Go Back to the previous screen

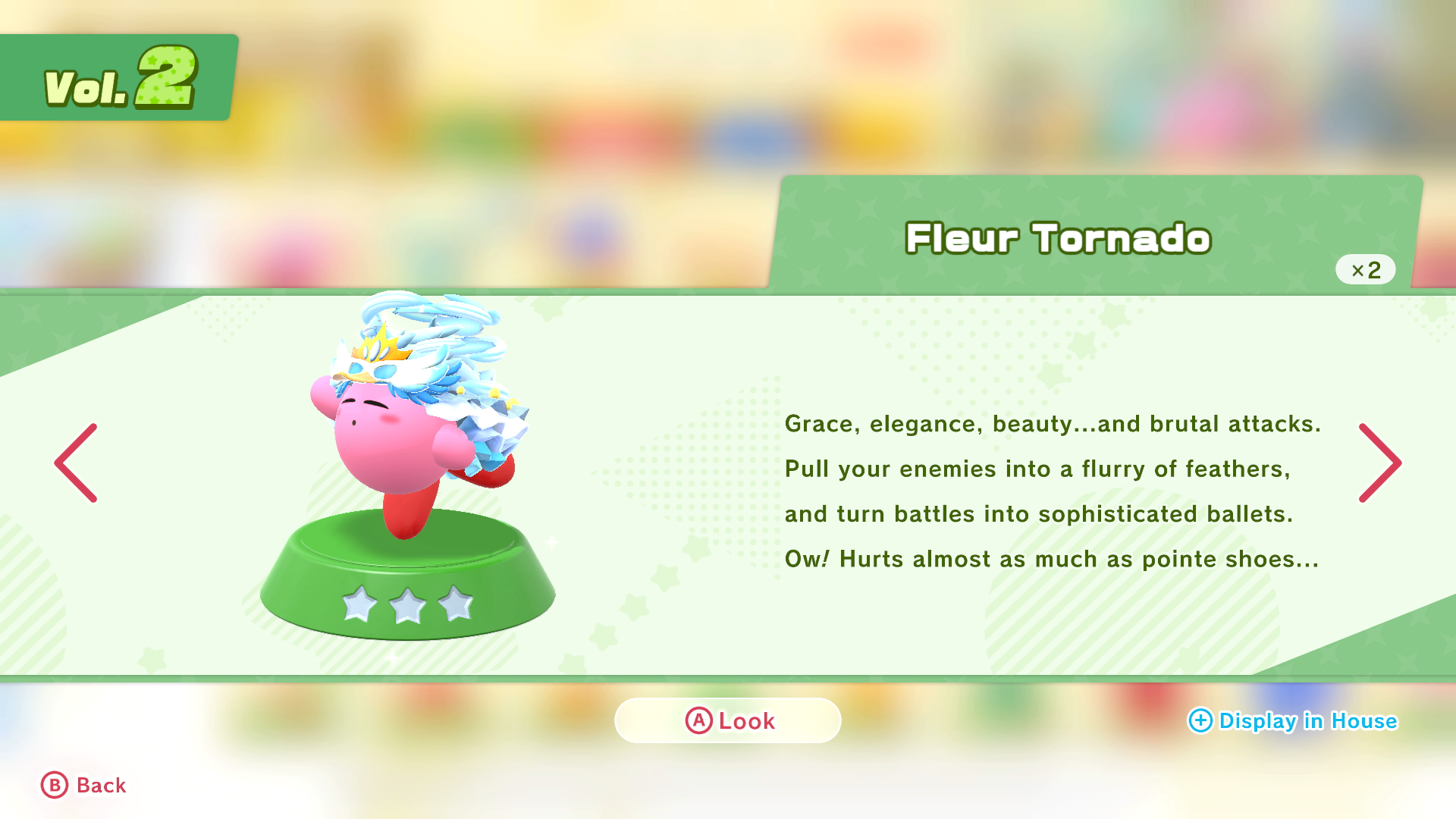point(83,785)
